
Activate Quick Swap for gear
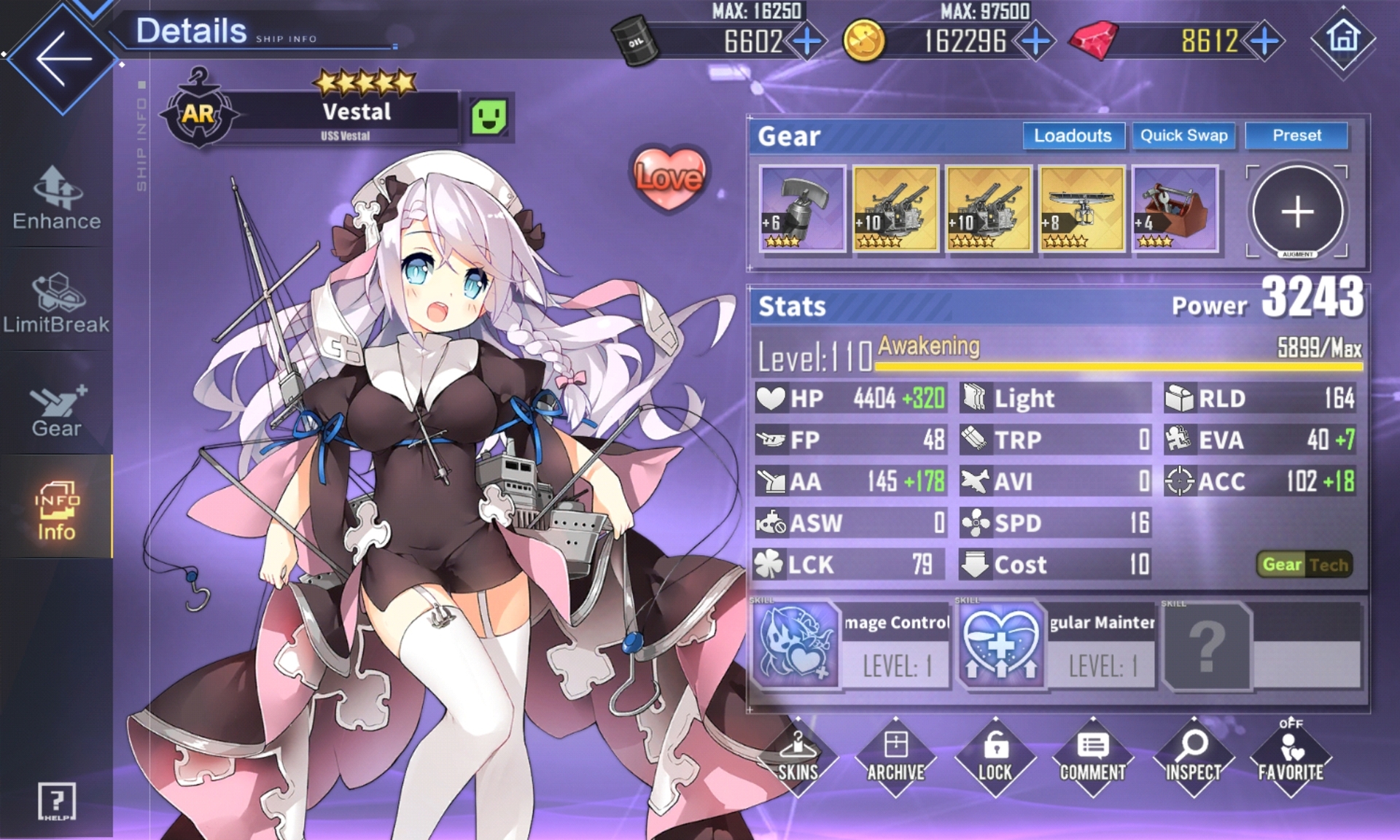tap(1183, 136)
